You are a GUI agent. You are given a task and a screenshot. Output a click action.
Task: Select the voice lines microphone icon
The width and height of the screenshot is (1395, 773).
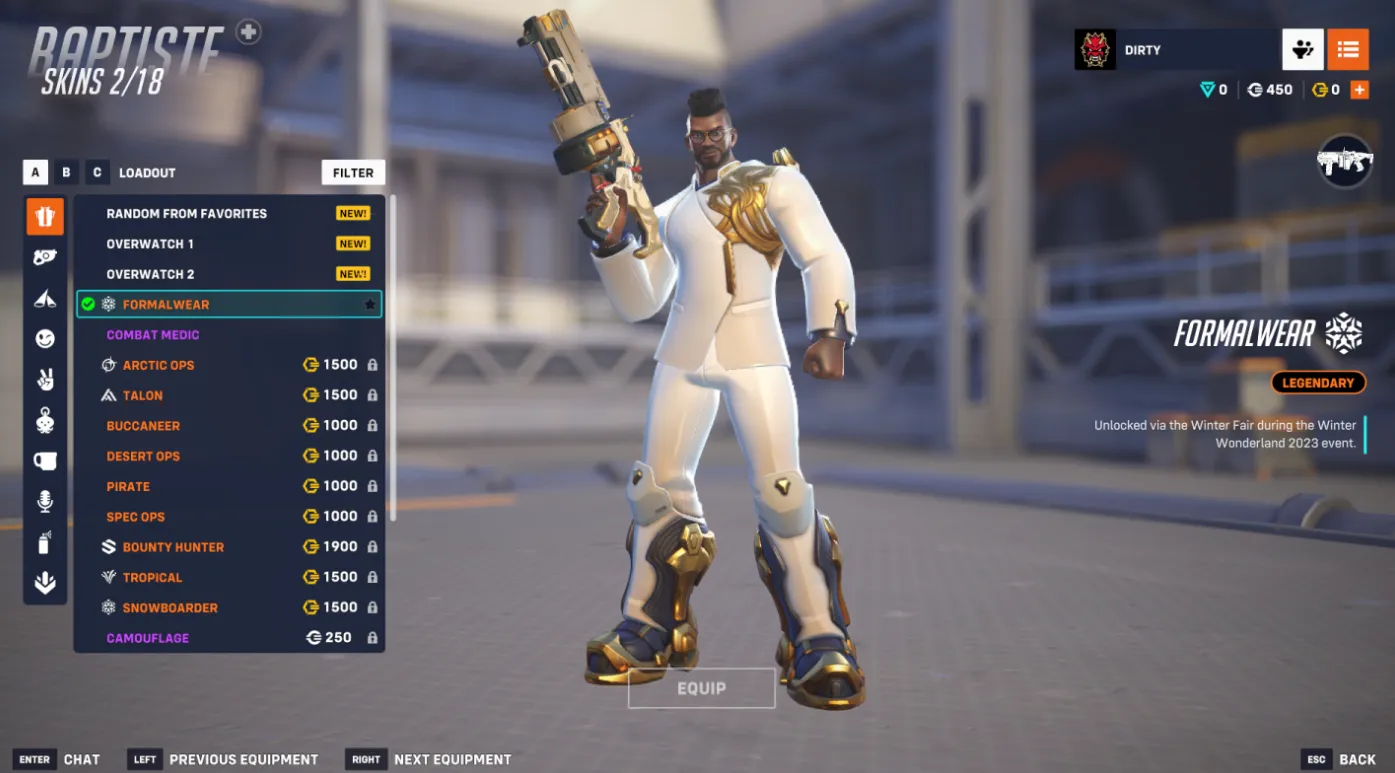point(44,502)
